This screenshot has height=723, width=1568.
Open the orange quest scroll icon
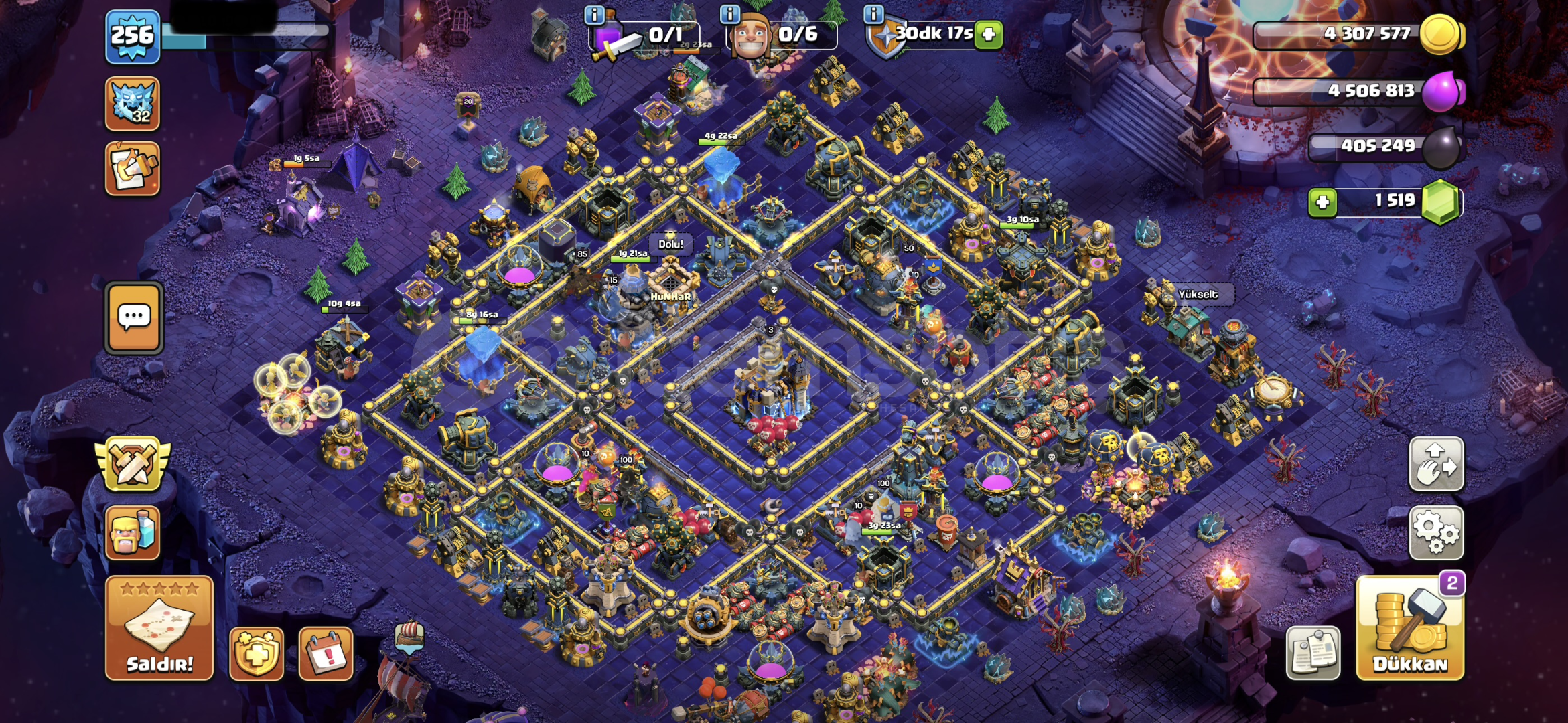[133, 168]
